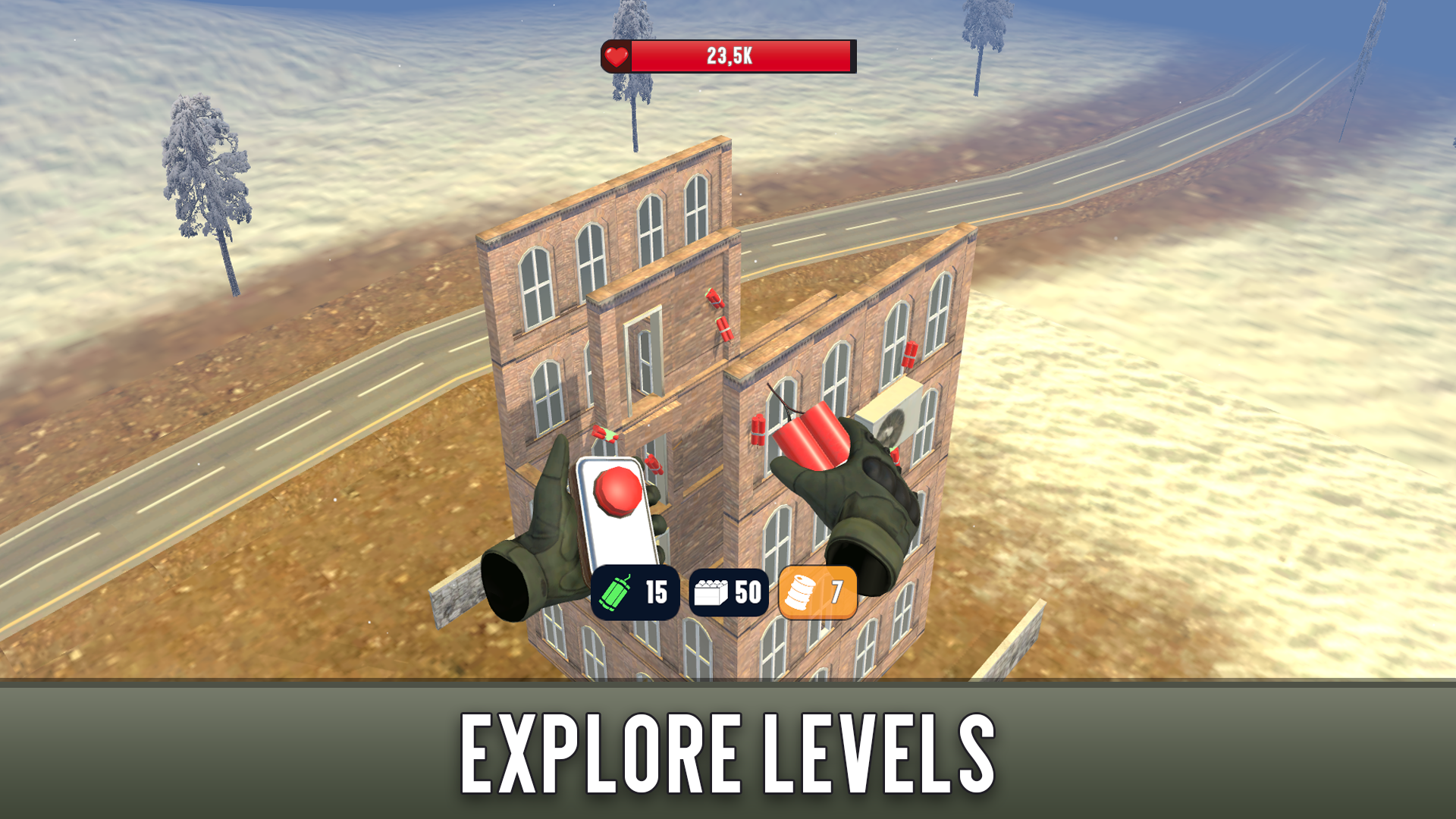1456x819 pixels.
Task: Click the counter label reading 50
Action: (x=747, y=593)
